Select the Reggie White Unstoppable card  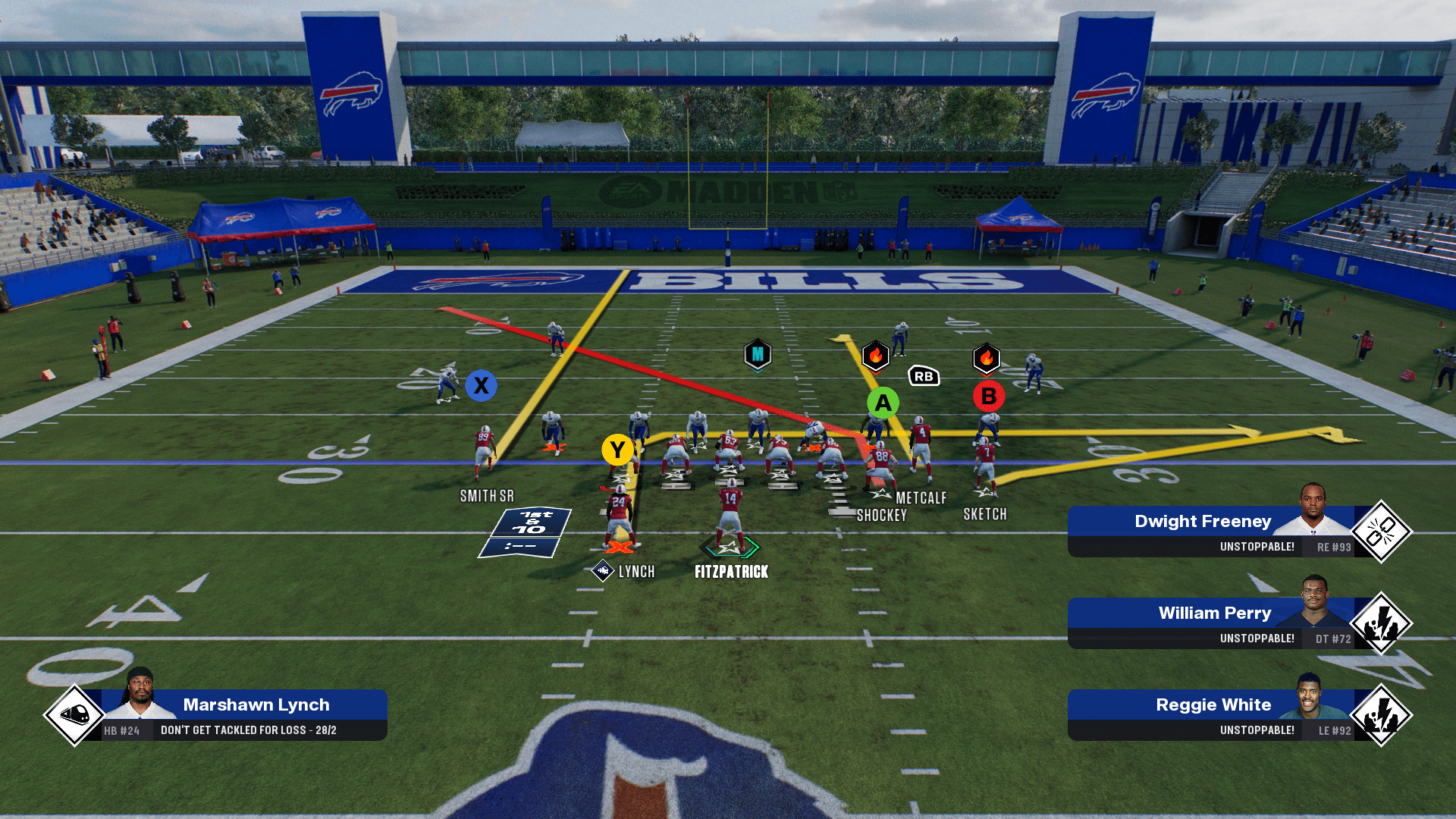pyautogui.click(x=1210, y=715)
